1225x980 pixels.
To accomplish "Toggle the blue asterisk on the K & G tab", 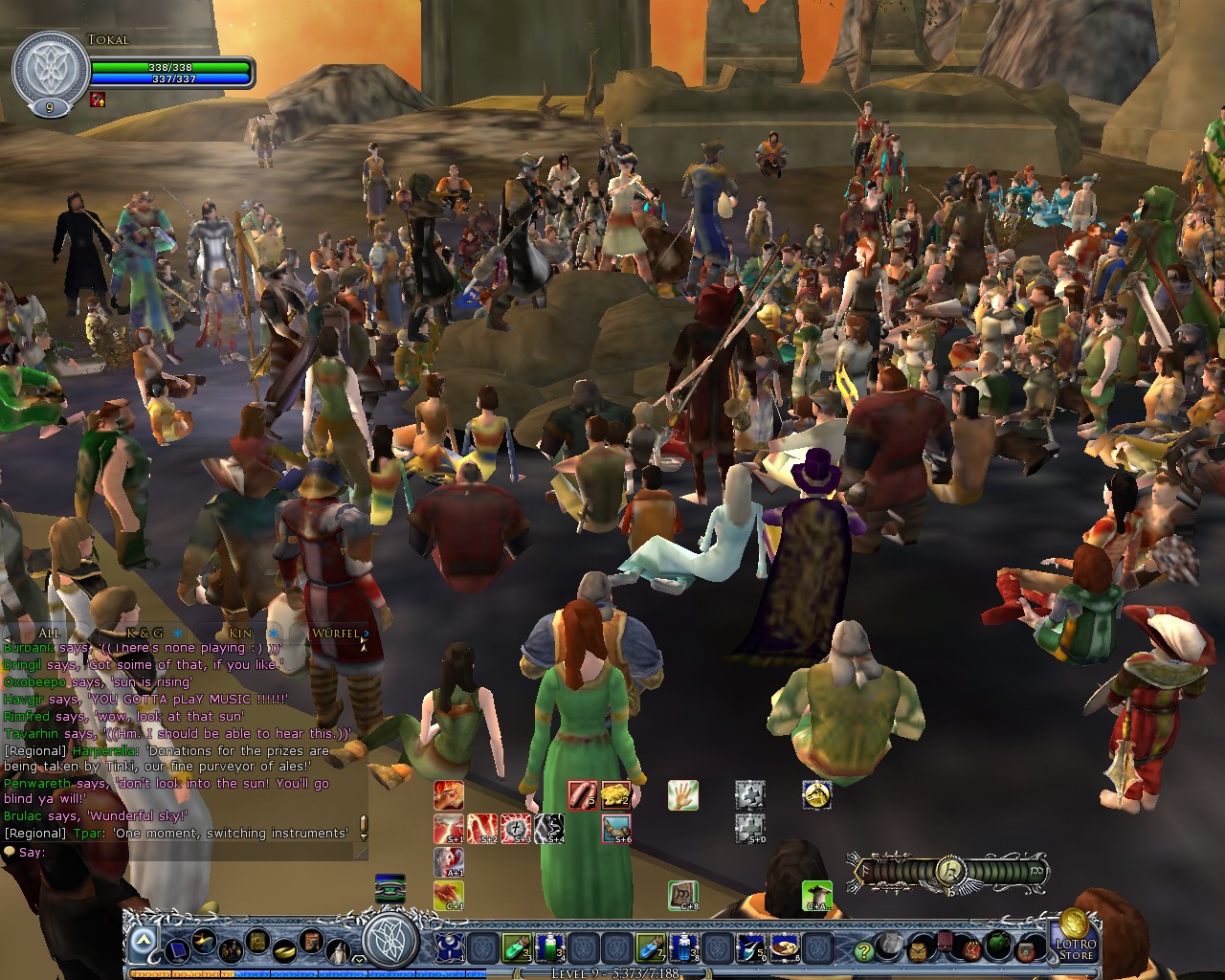I will [177, 634].
